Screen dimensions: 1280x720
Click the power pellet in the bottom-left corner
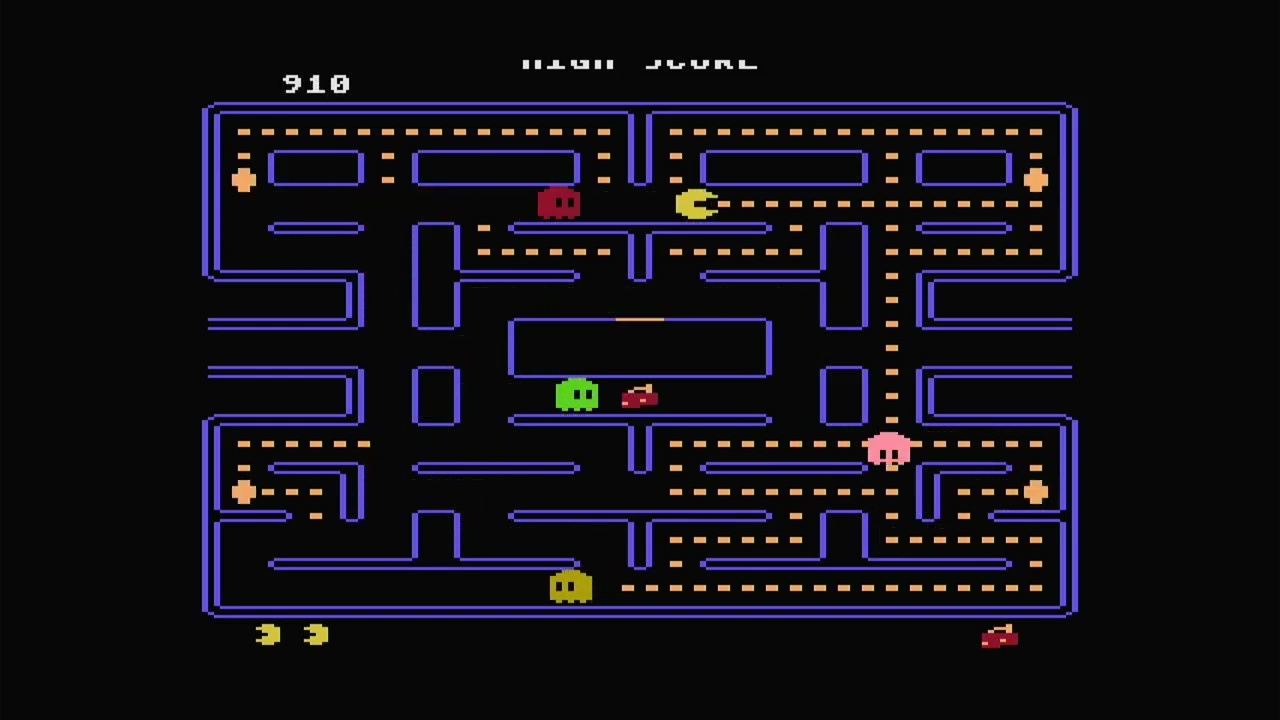coord(245,492)
